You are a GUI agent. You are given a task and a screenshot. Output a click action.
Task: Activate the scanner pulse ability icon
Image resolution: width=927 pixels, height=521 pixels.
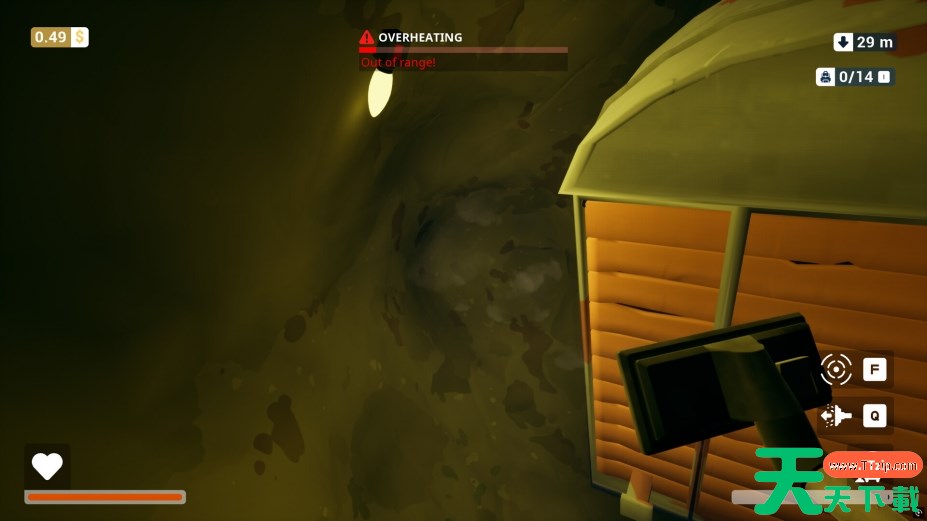click(x=836, y=369)
